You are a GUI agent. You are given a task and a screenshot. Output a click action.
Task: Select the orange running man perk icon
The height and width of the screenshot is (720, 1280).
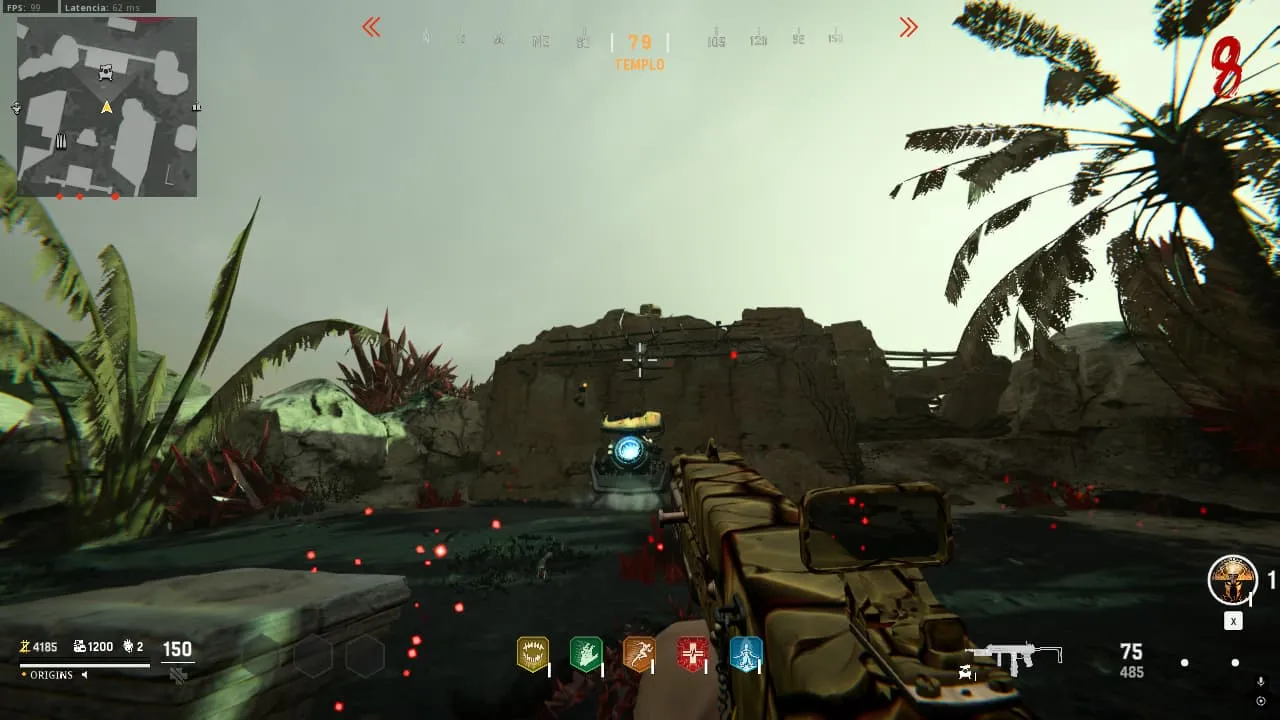[639, 654]
